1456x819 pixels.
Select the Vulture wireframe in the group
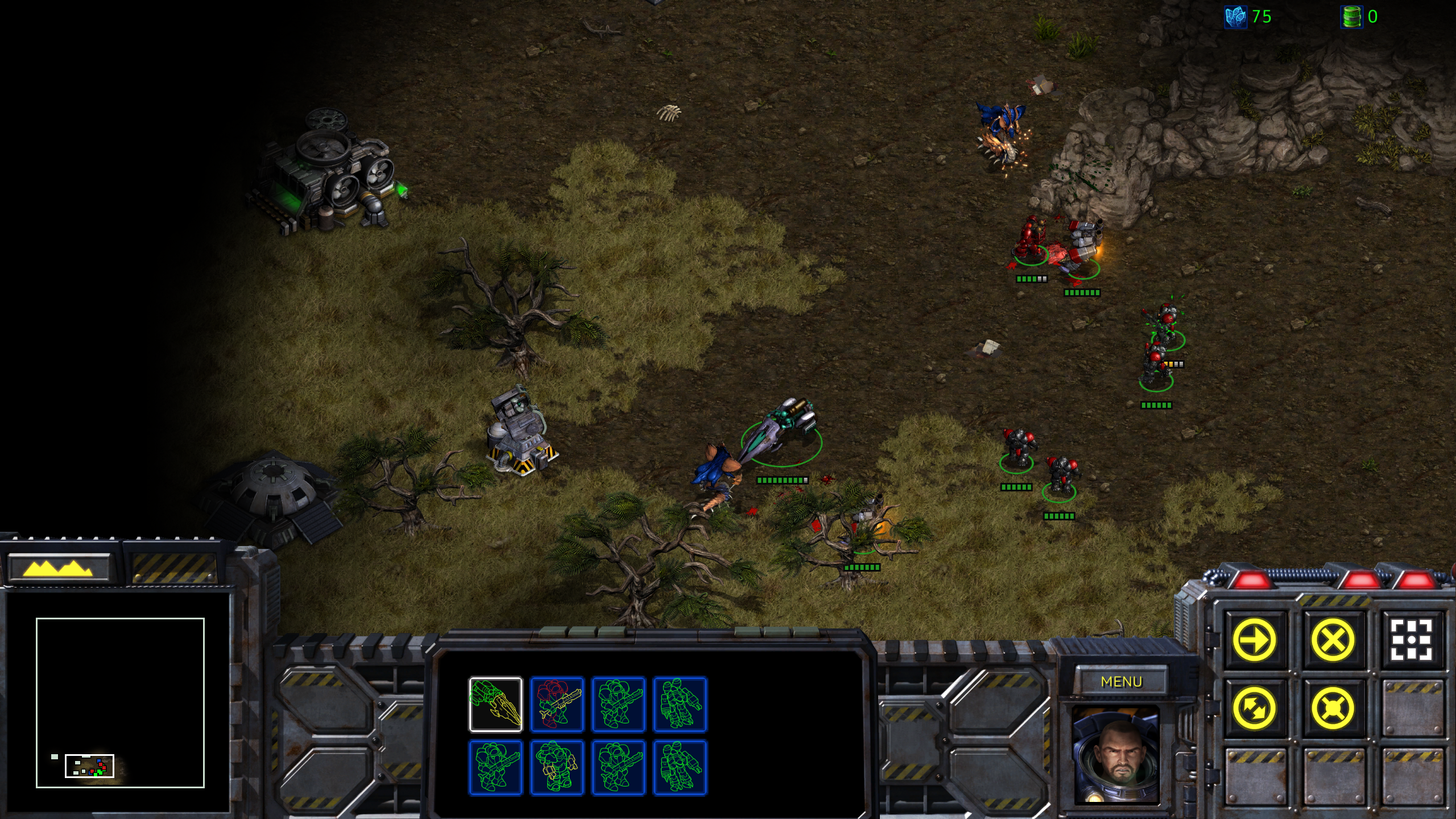(495, 704)
